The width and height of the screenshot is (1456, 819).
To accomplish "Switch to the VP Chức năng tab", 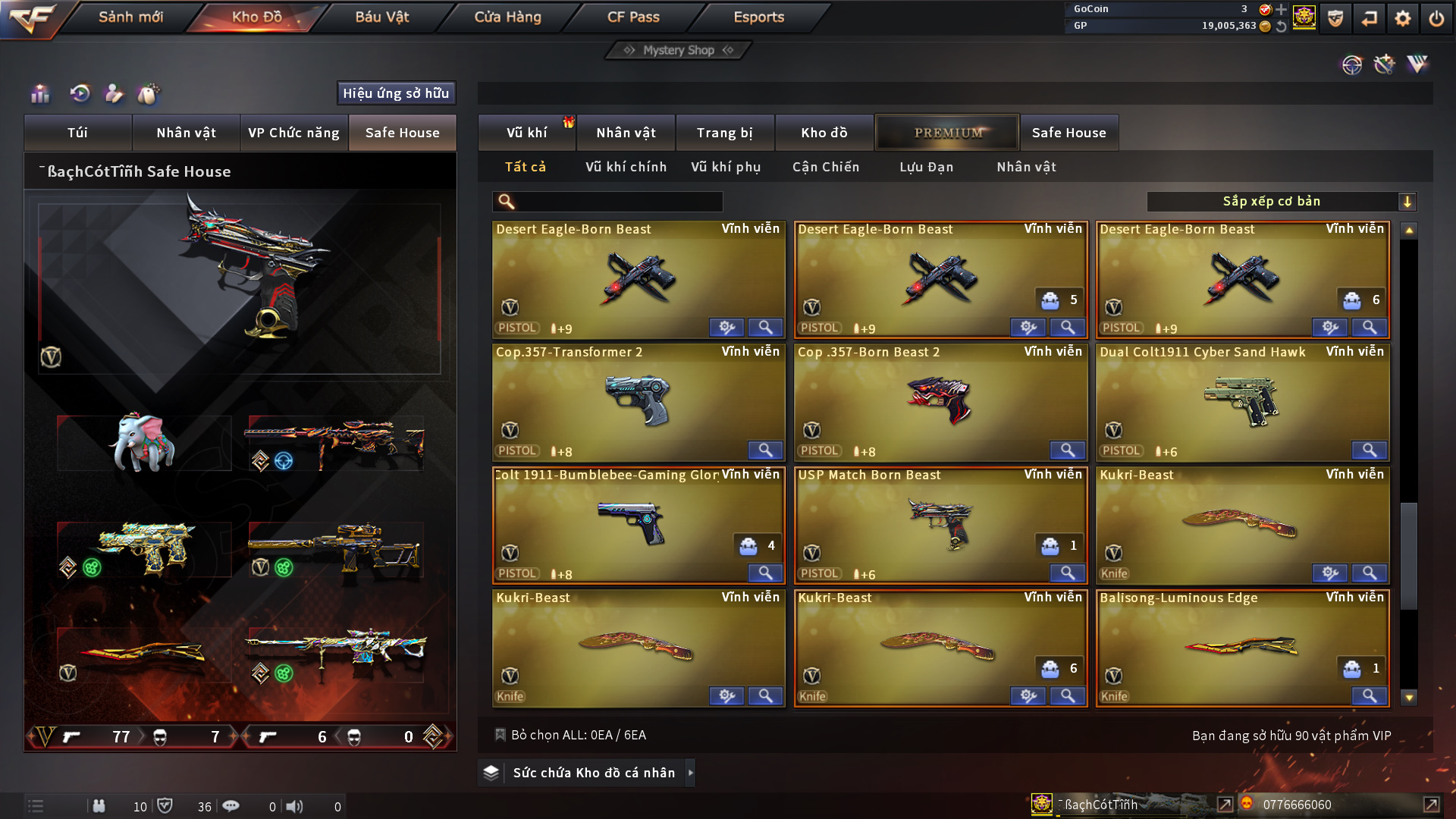I will (293, 133).
